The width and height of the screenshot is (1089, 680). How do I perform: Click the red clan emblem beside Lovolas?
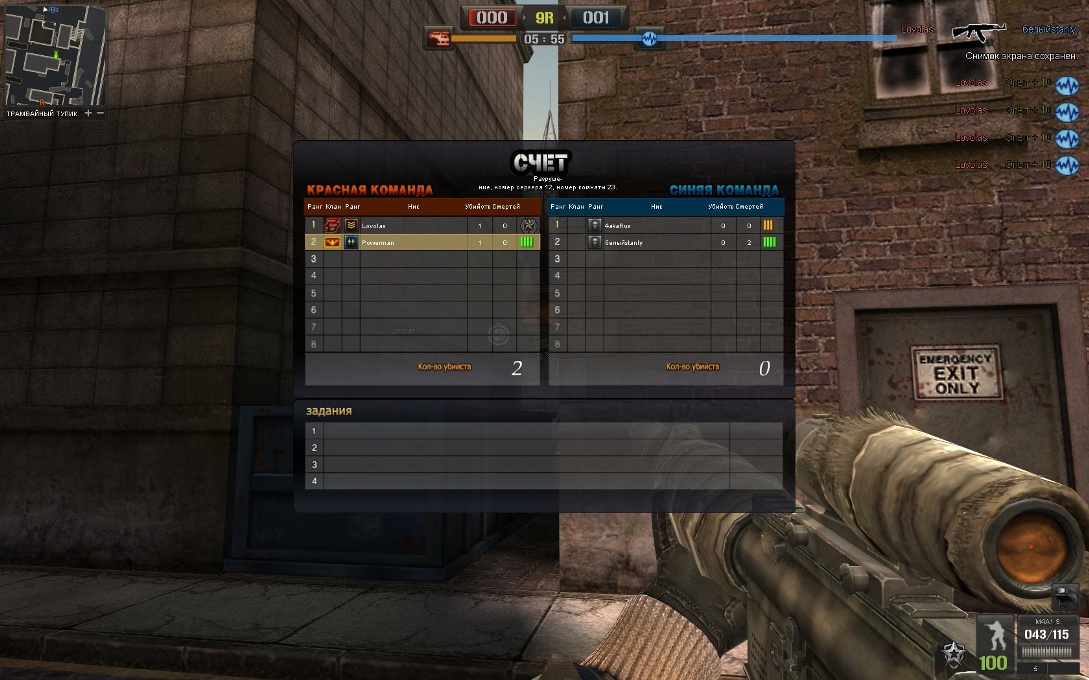click(333, 226)
